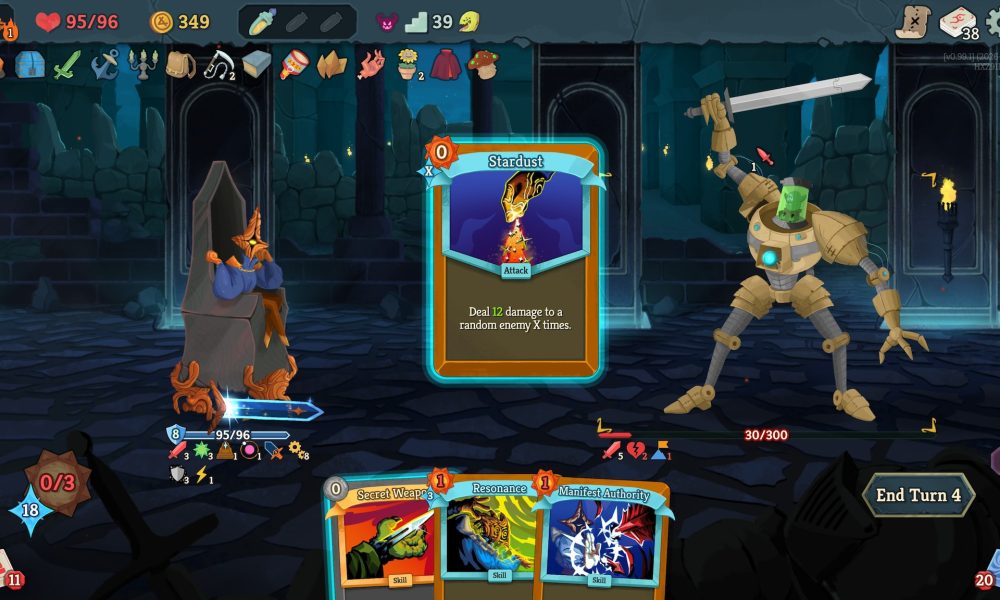Inspect the mushroom relic

(483, 65)
